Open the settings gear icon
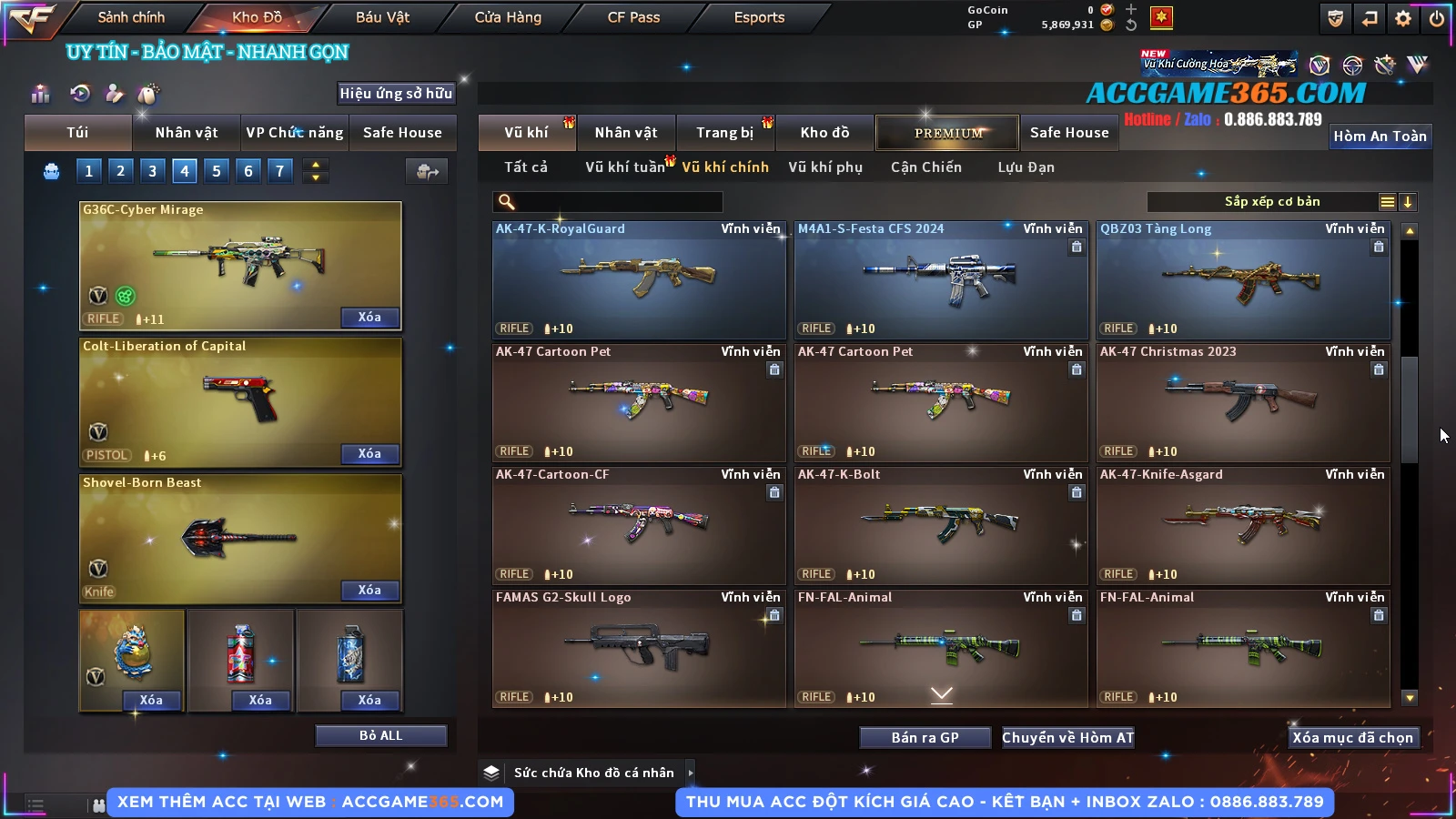 point(1403,18)
